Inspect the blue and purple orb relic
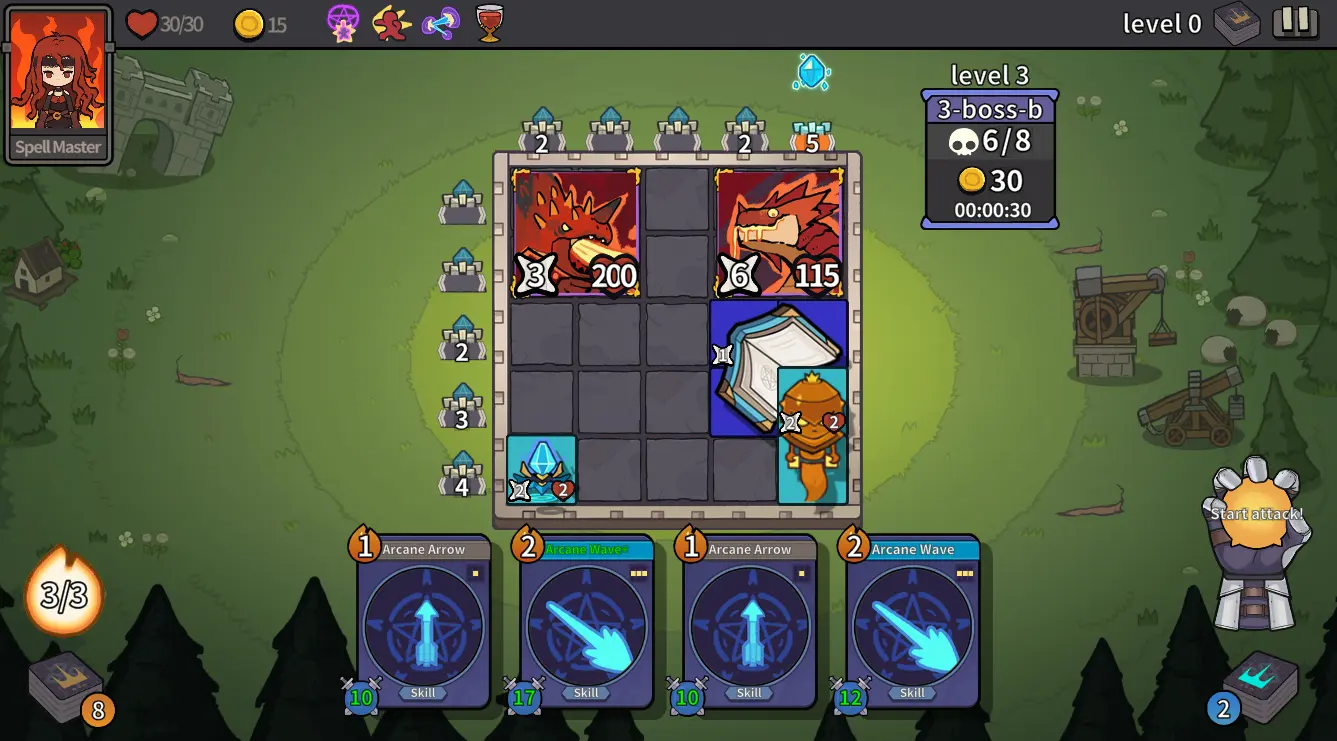This screenshot has height=741, width=1337. (440, 23)
